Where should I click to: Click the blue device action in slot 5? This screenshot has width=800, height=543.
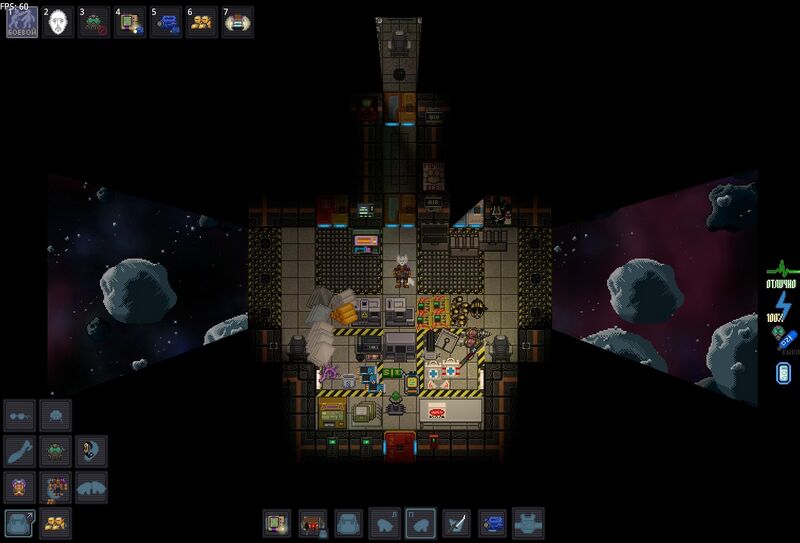165,22
